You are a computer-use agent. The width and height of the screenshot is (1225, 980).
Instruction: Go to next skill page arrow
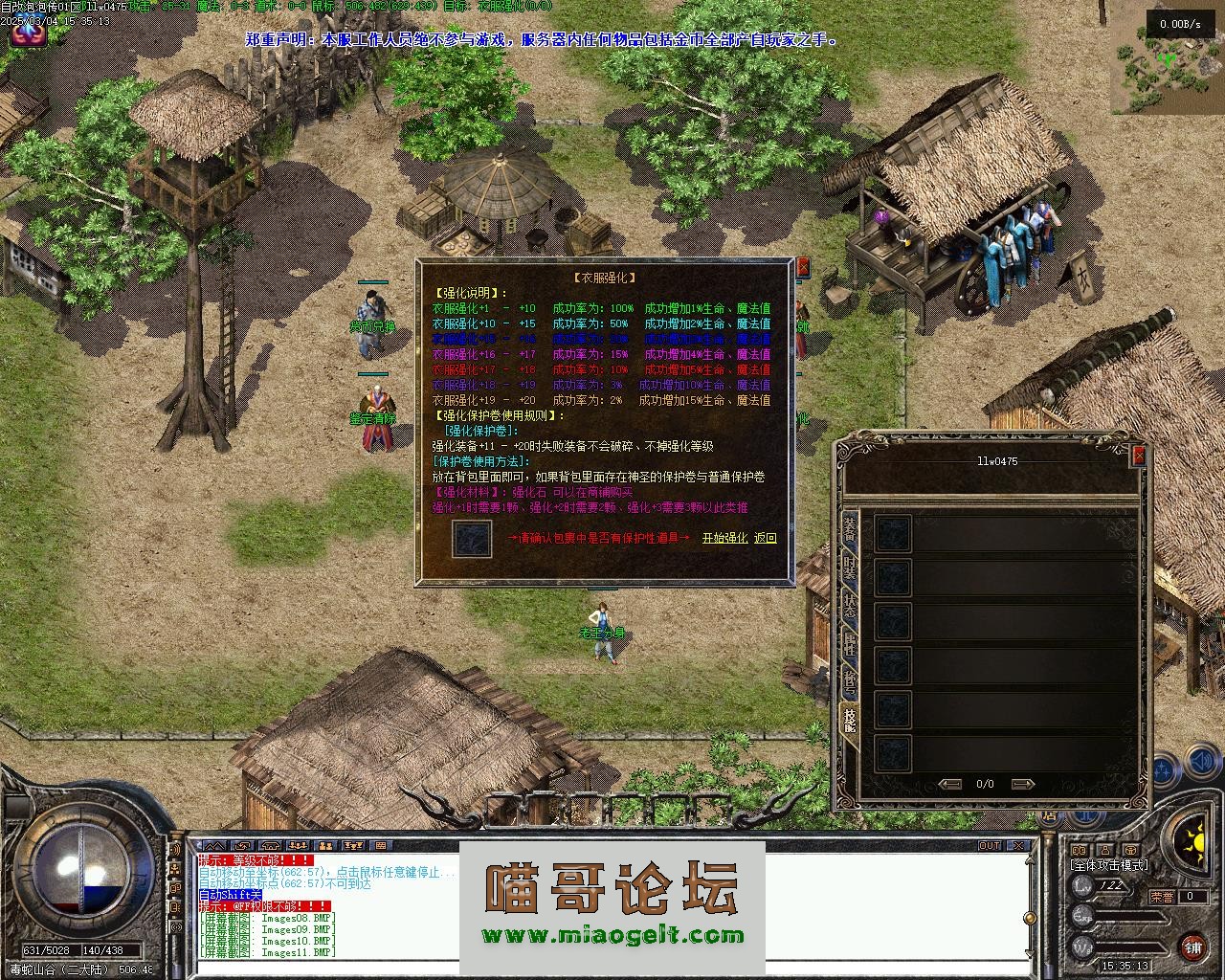coord(1022,784)
